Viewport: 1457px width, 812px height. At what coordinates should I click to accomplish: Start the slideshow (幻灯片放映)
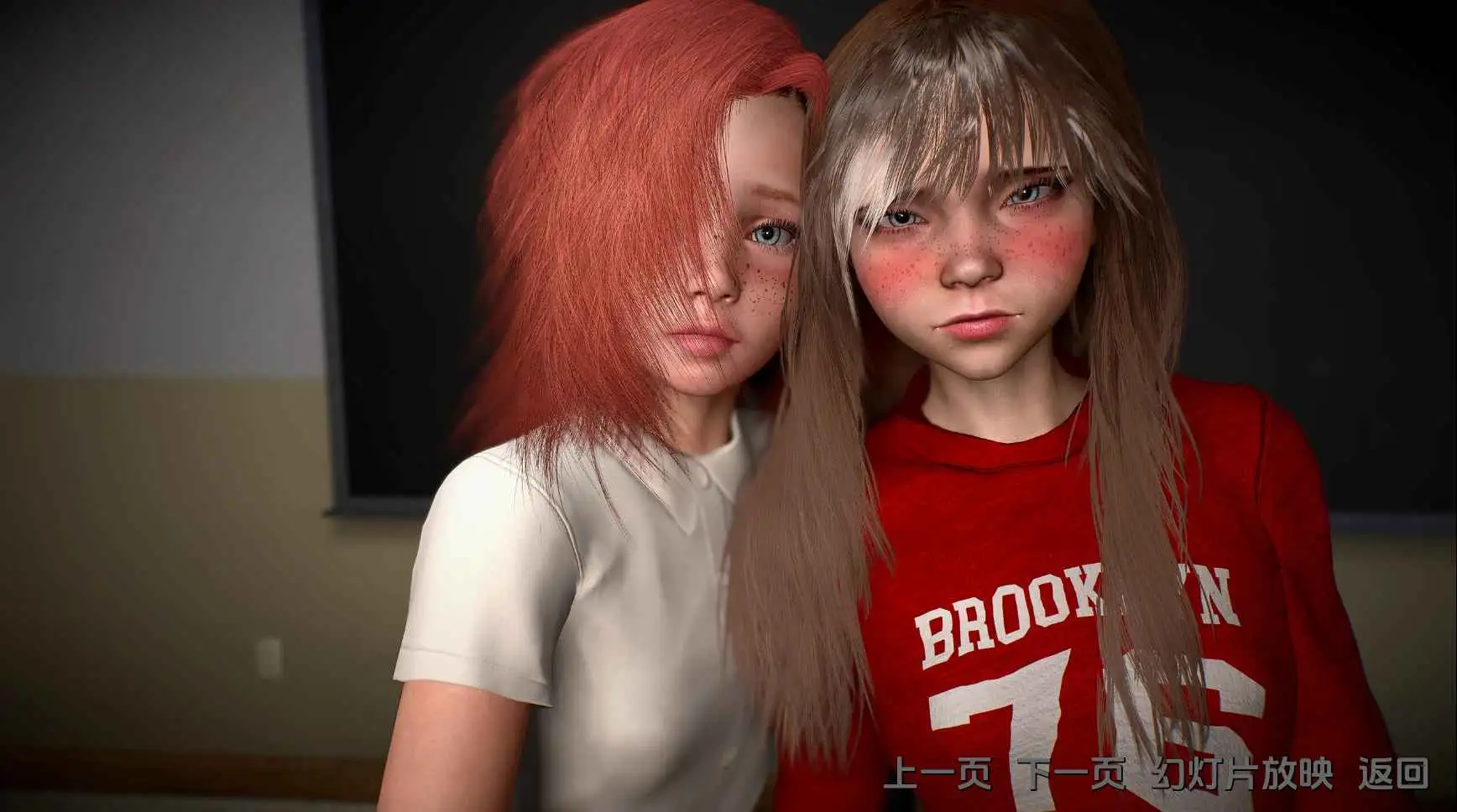pyautogui.click(x=1242, y=773)
